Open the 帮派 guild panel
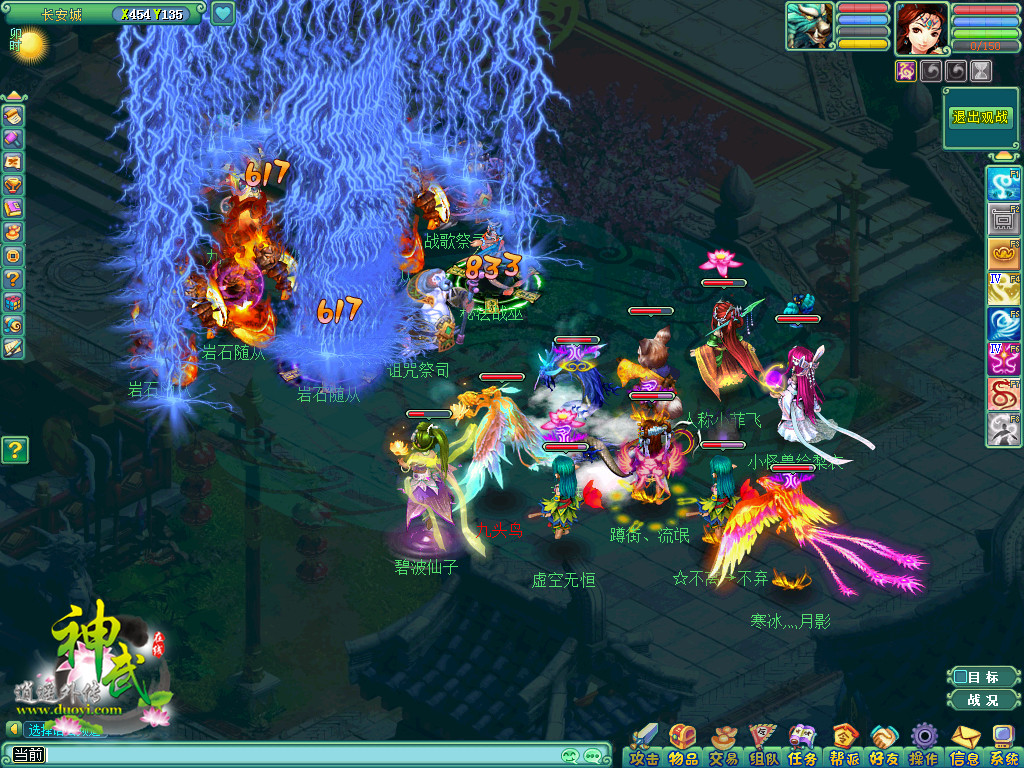Viewport: 1024px width, 768px height. tap(843, 745)
